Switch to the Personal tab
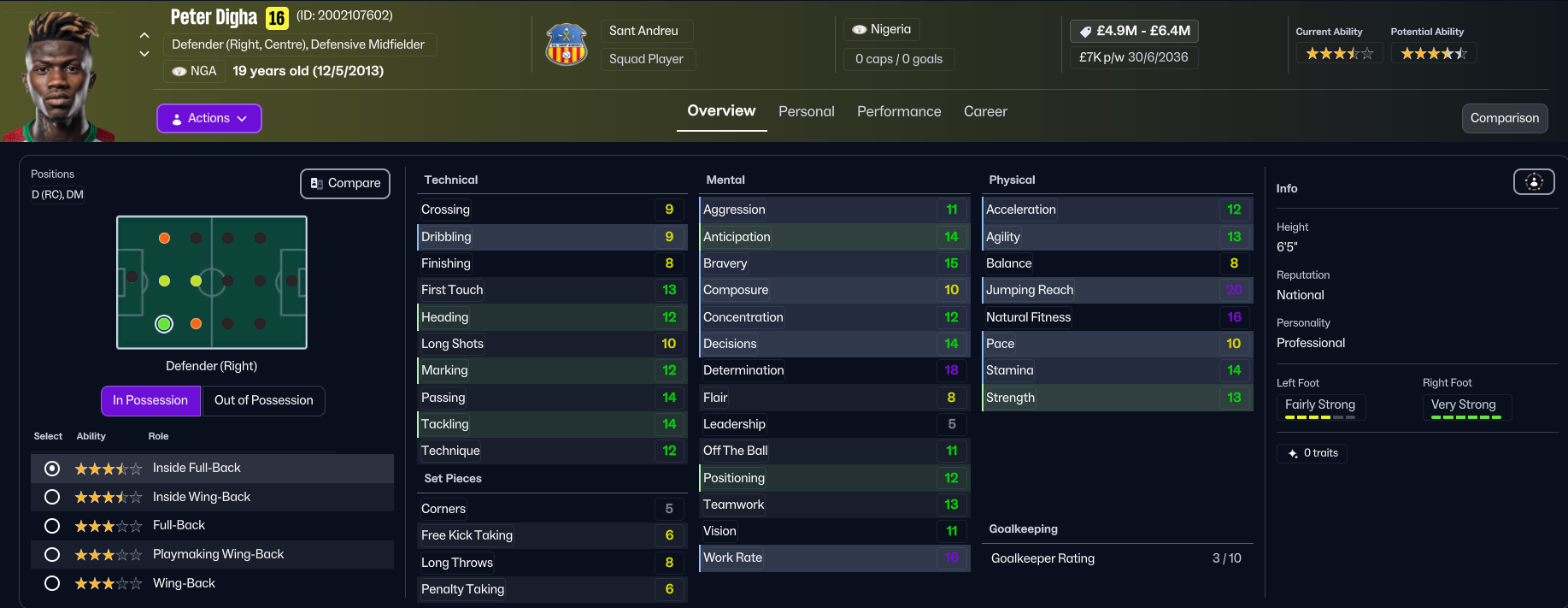This screenshot has height=608, width=1568. 806,111
